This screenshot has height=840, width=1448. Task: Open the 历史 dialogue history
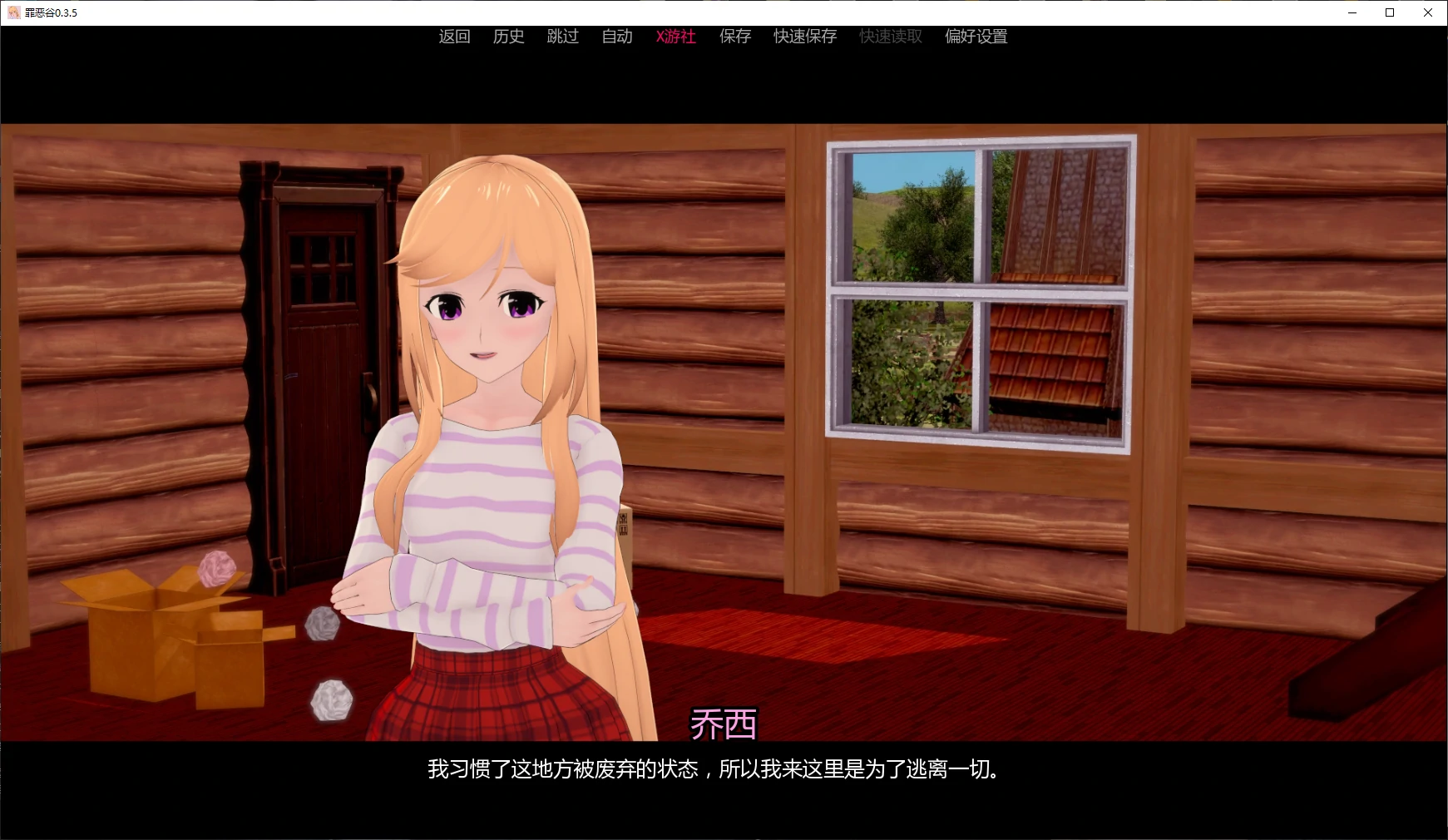[508, 37]
